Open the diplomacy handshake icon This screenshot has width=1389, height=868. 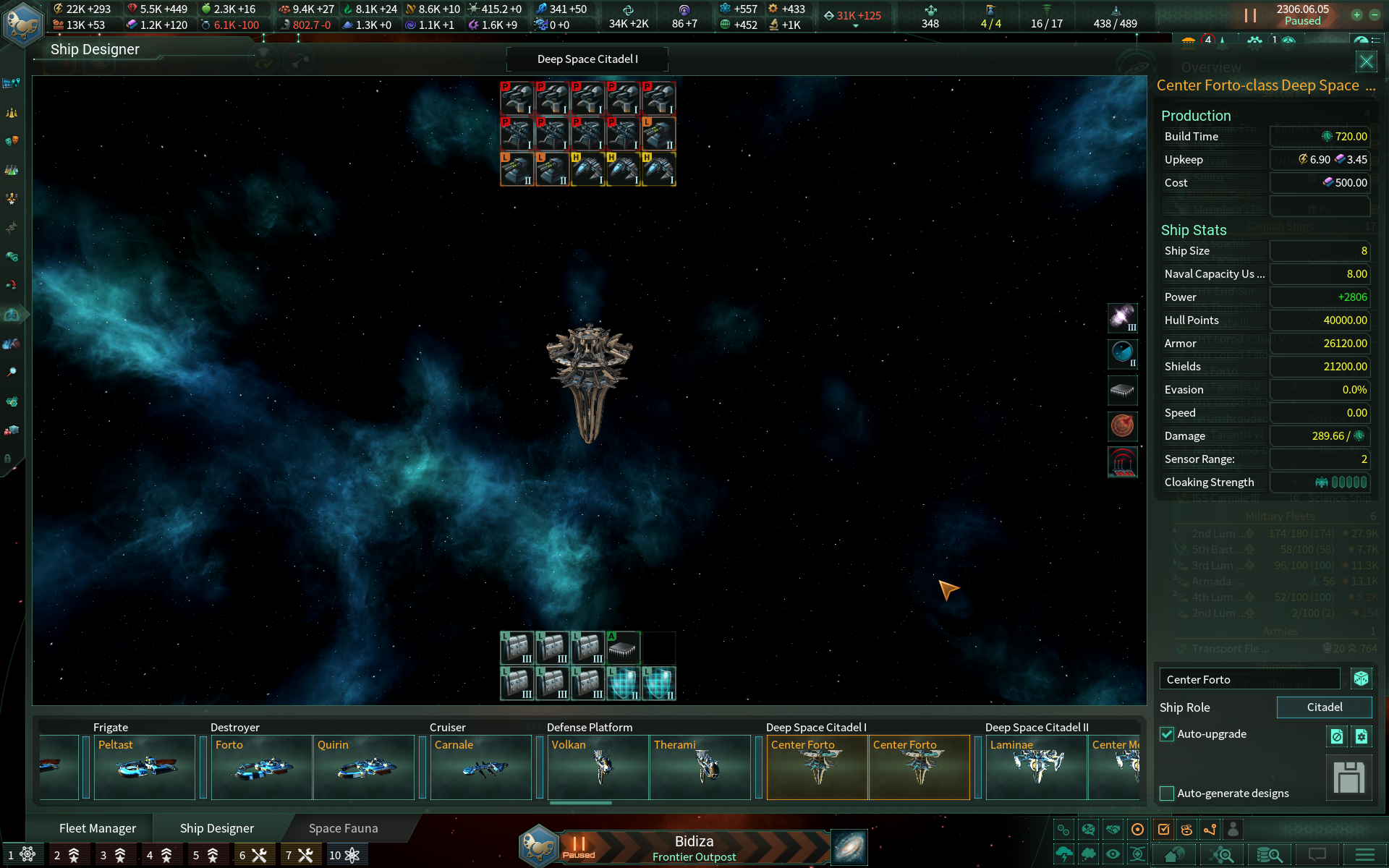coord(1112,828)
